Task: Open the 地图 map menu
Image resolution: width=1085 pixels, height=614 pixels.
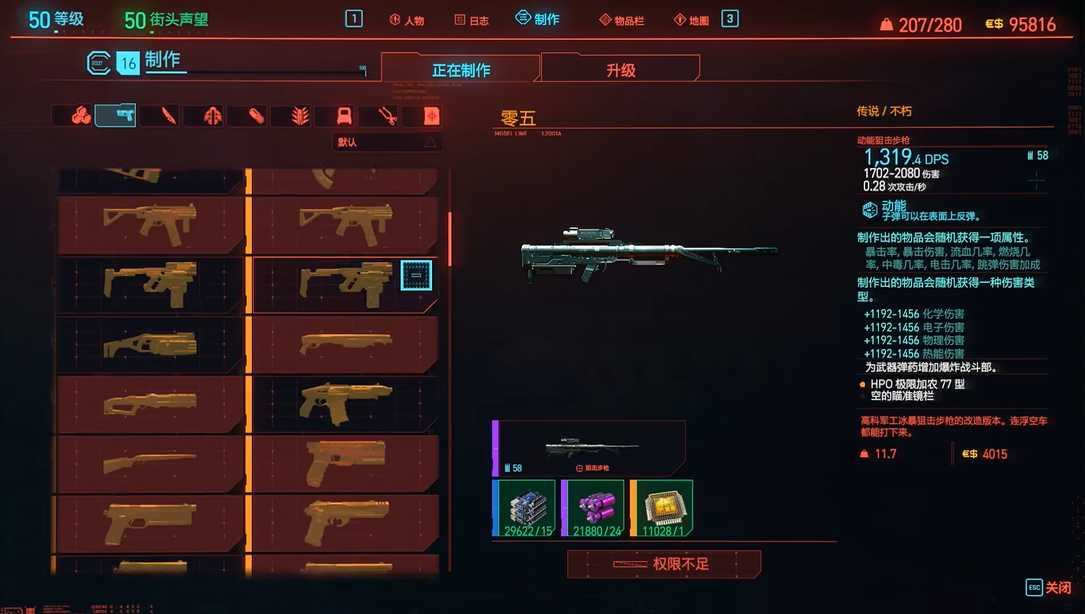Action: pyautogui.click(x=692, y=20)
